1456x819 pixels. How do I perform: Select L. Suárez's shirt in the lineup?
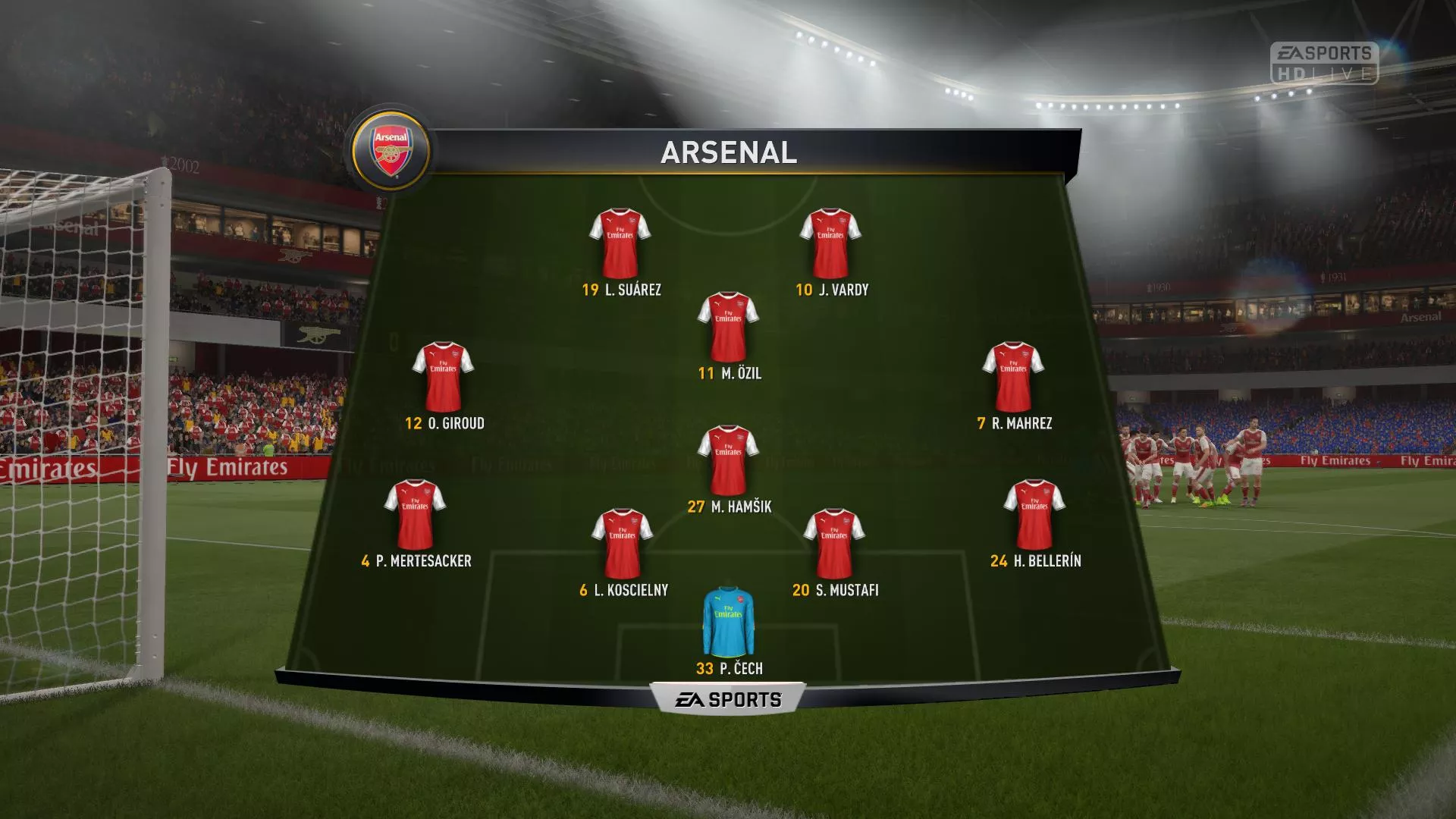[620, 244]
